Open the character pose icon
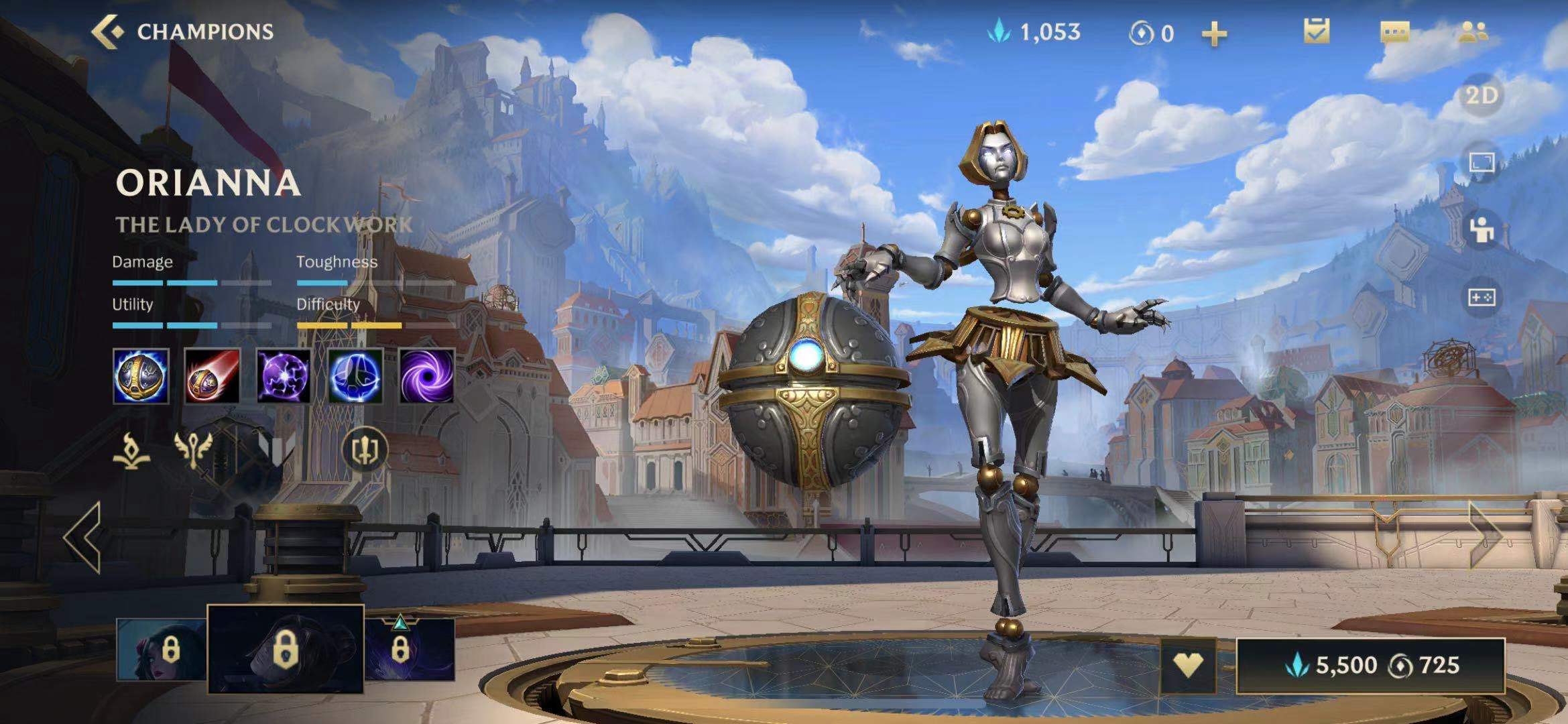Screen dimensions: 1568x724 click(x=1482, y=230)
